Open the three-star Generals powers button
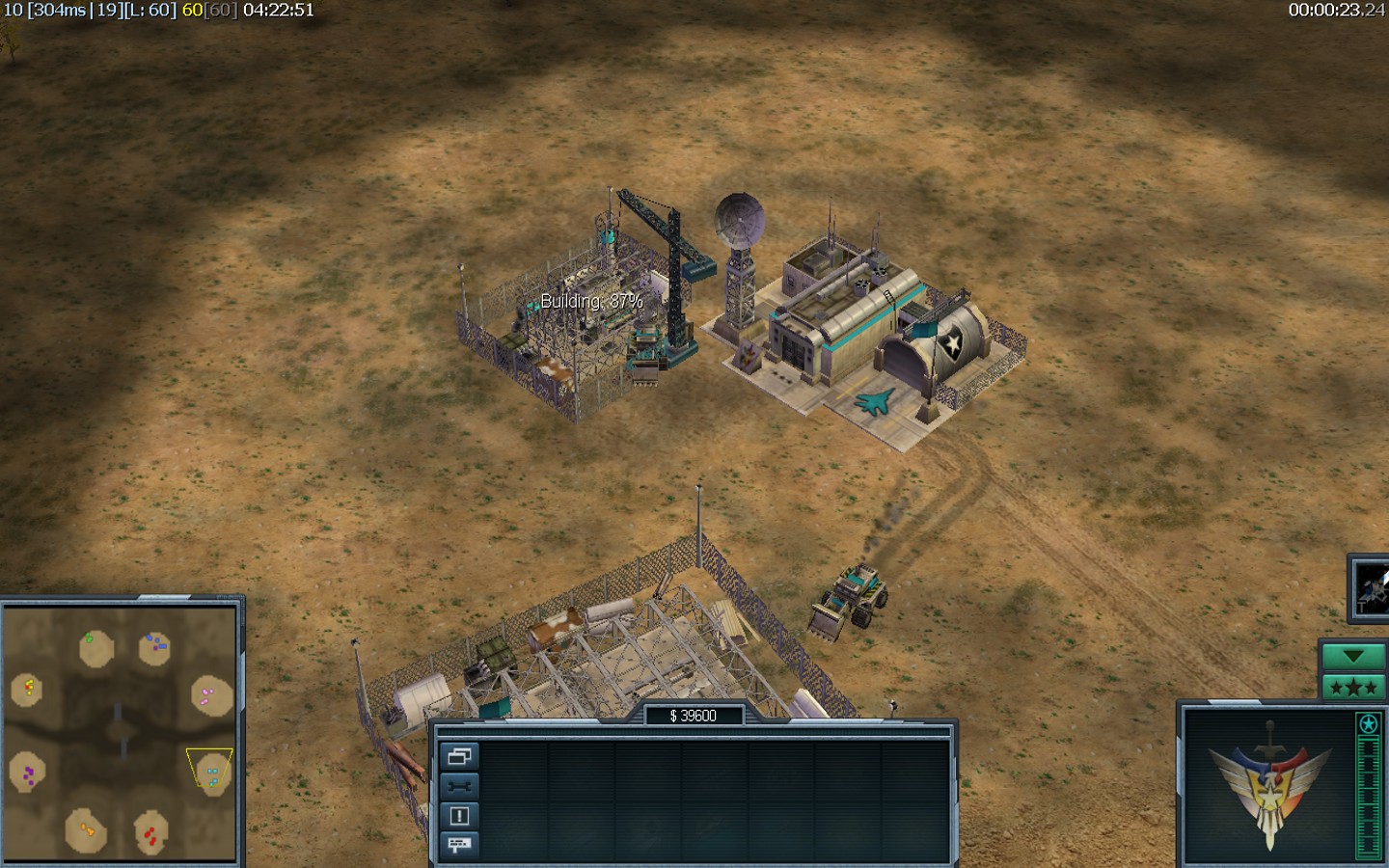The height and width of the screenshot is (868, 1389). pos(1352,688)
